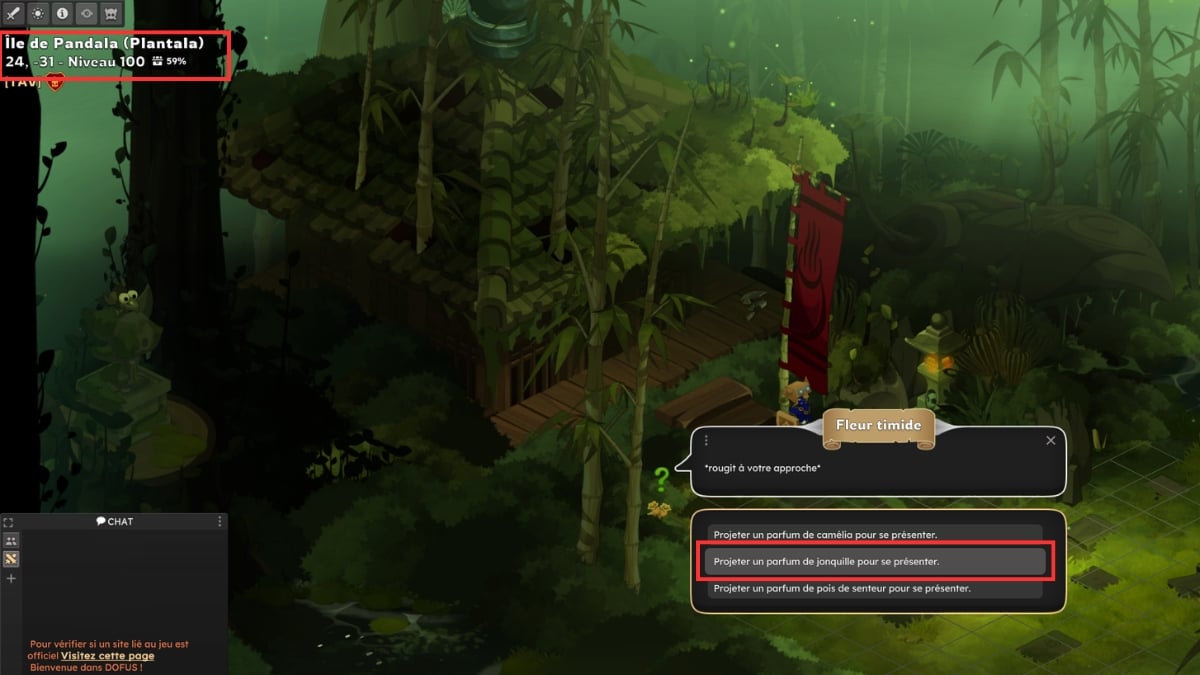Click the sword icon in top toolbar
The width and height of the screenshot is (1200, 675).
pyautogui.click(x=13, y=14)
